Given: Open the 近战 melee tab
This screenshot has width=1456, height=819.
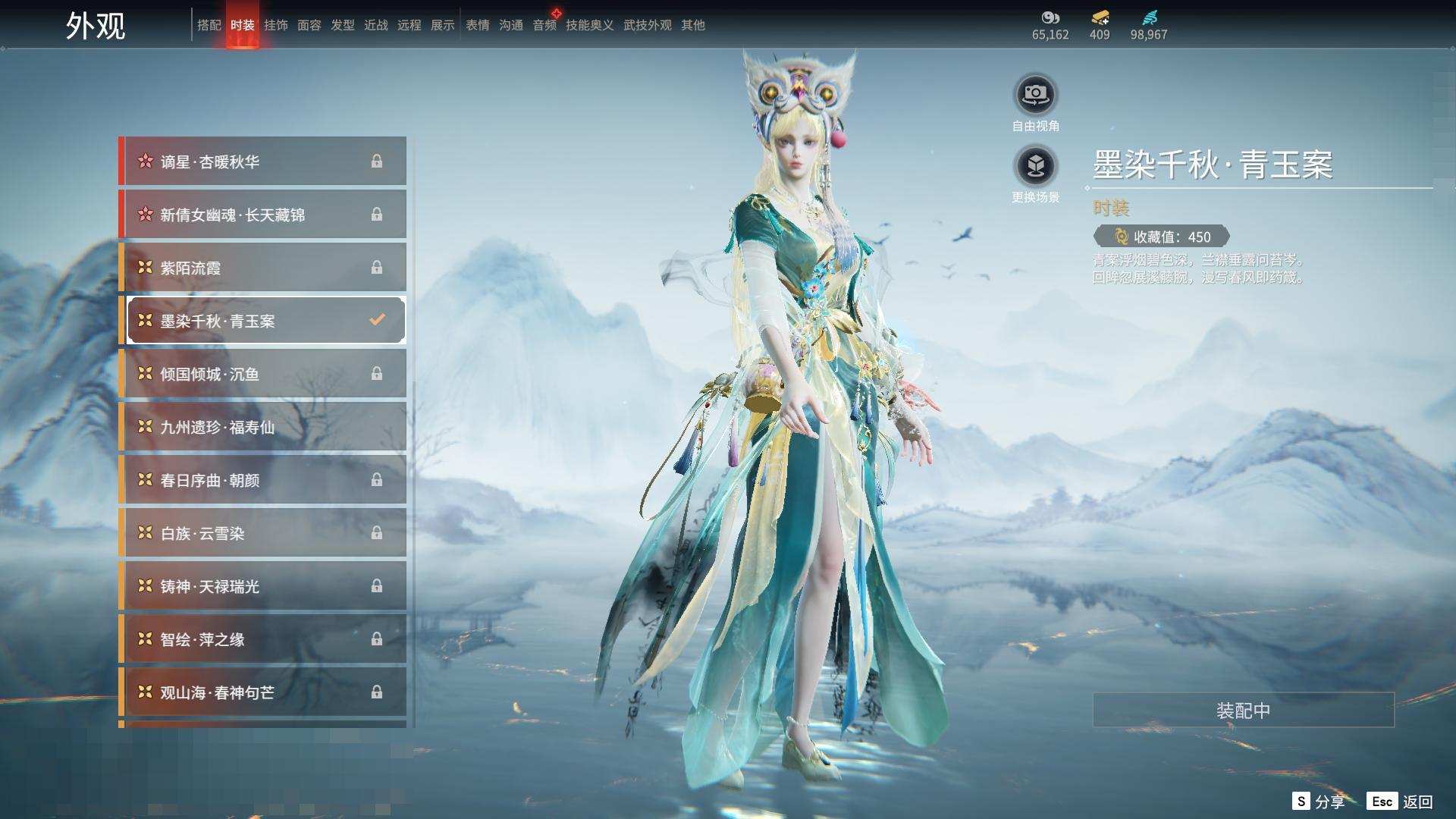Looking at the screenshot, I should [x=375, y=25].
